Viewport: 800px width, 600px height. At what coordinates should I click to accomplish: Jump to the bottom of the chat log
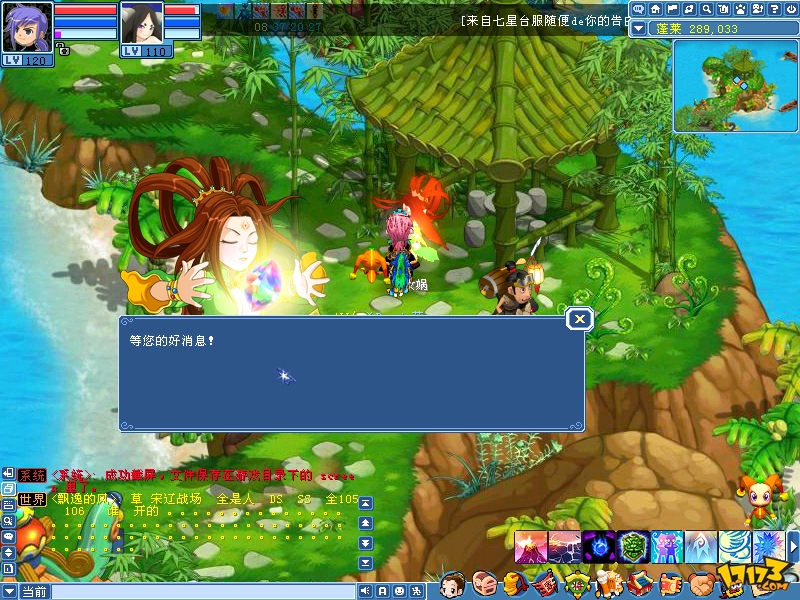(x=365, y=561)
